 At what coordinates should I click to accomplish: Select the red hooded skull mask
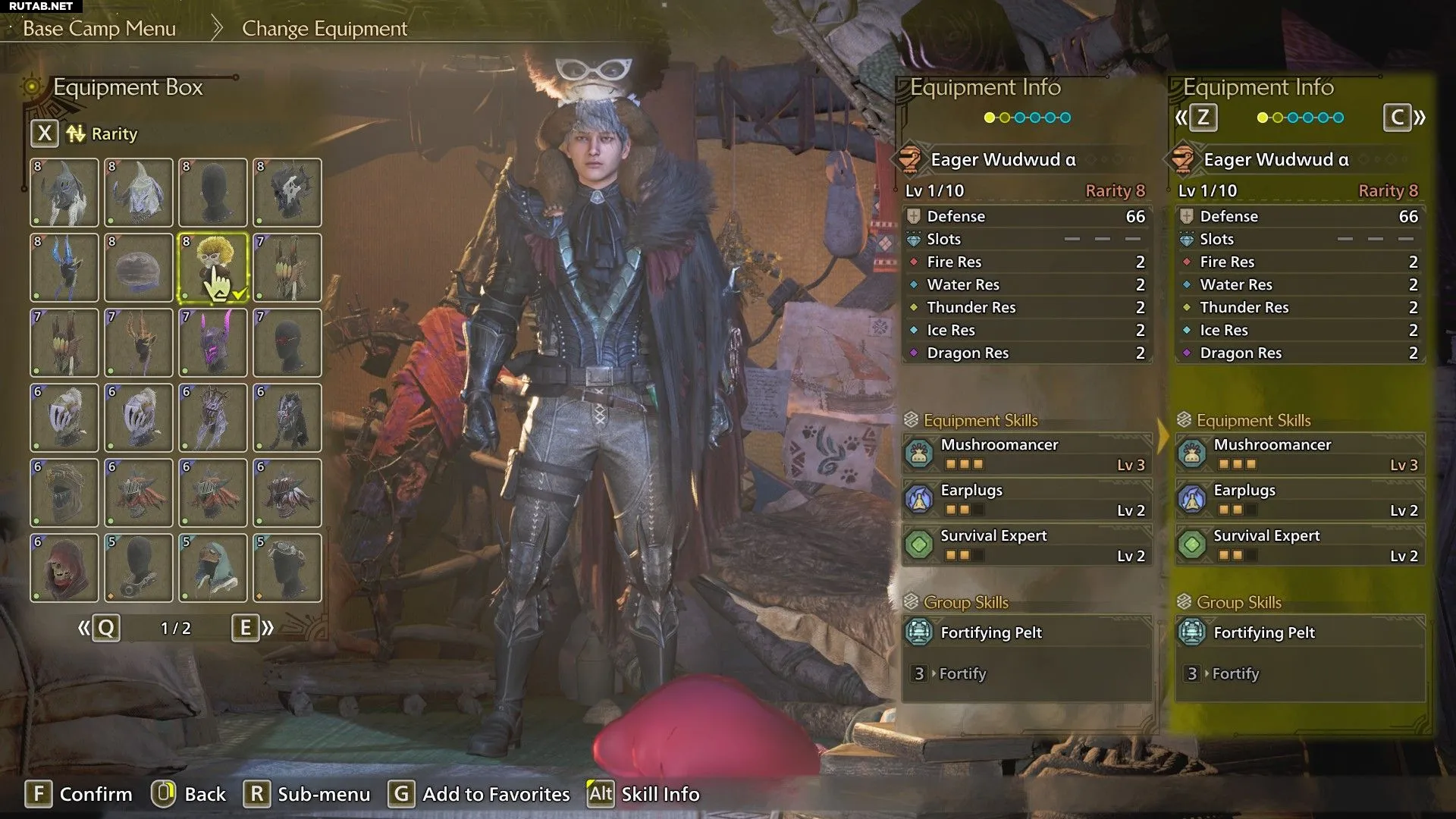(64, 567)
